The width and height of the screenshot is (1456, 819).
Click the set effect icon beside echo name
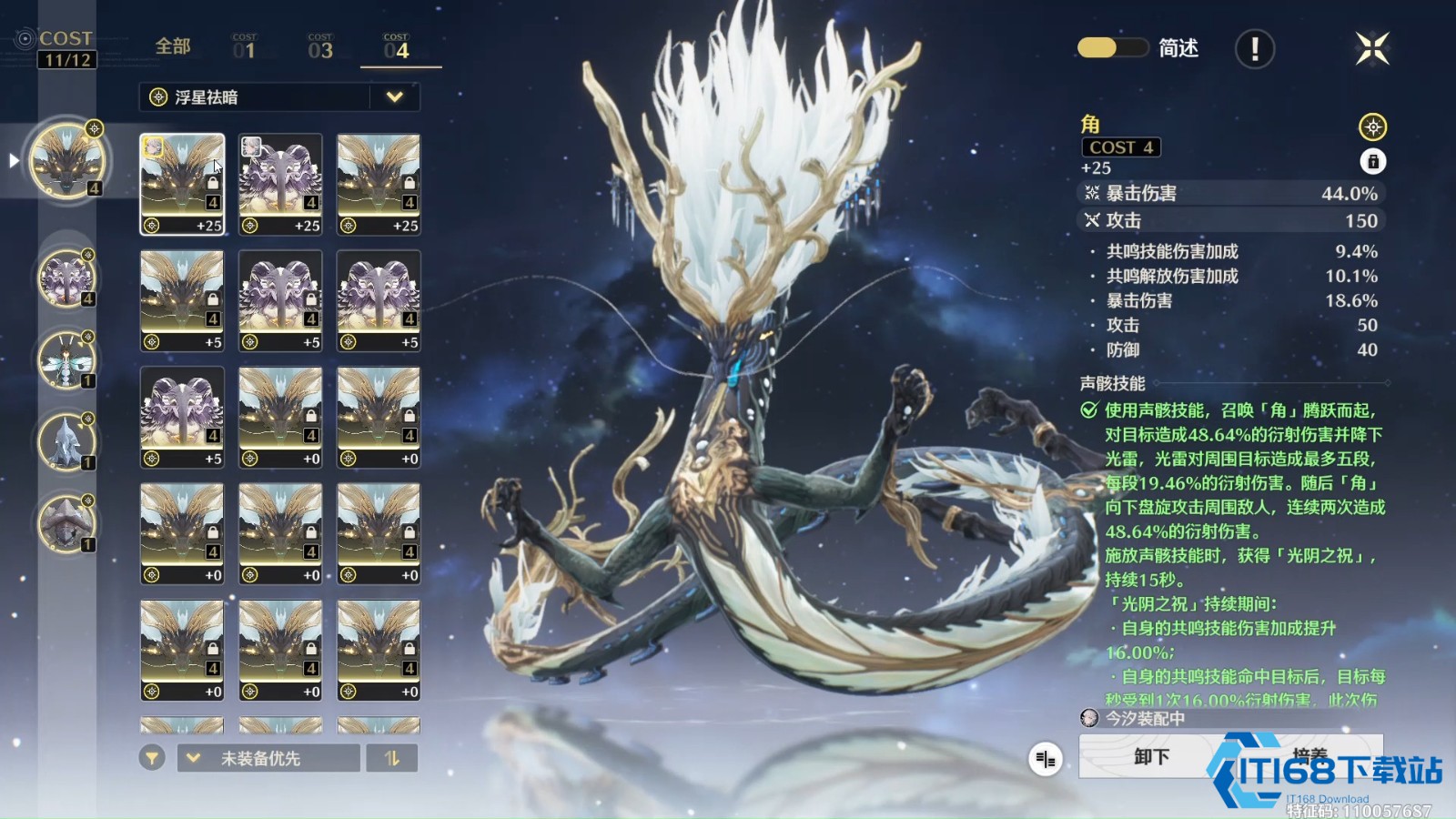click(1372, 126)
